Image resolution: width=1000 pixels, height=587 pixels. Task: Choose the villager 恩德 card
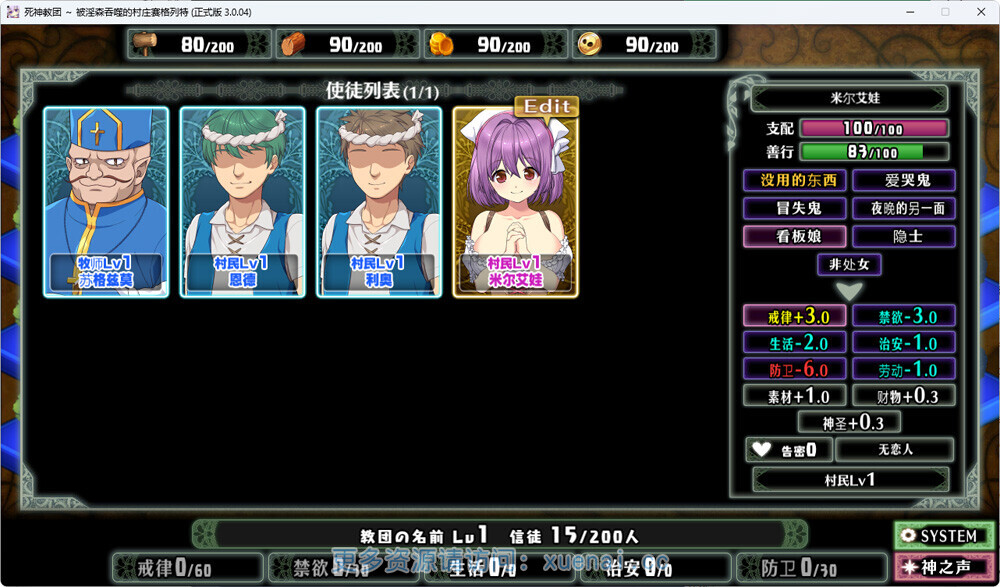click(x=242, y=201)
